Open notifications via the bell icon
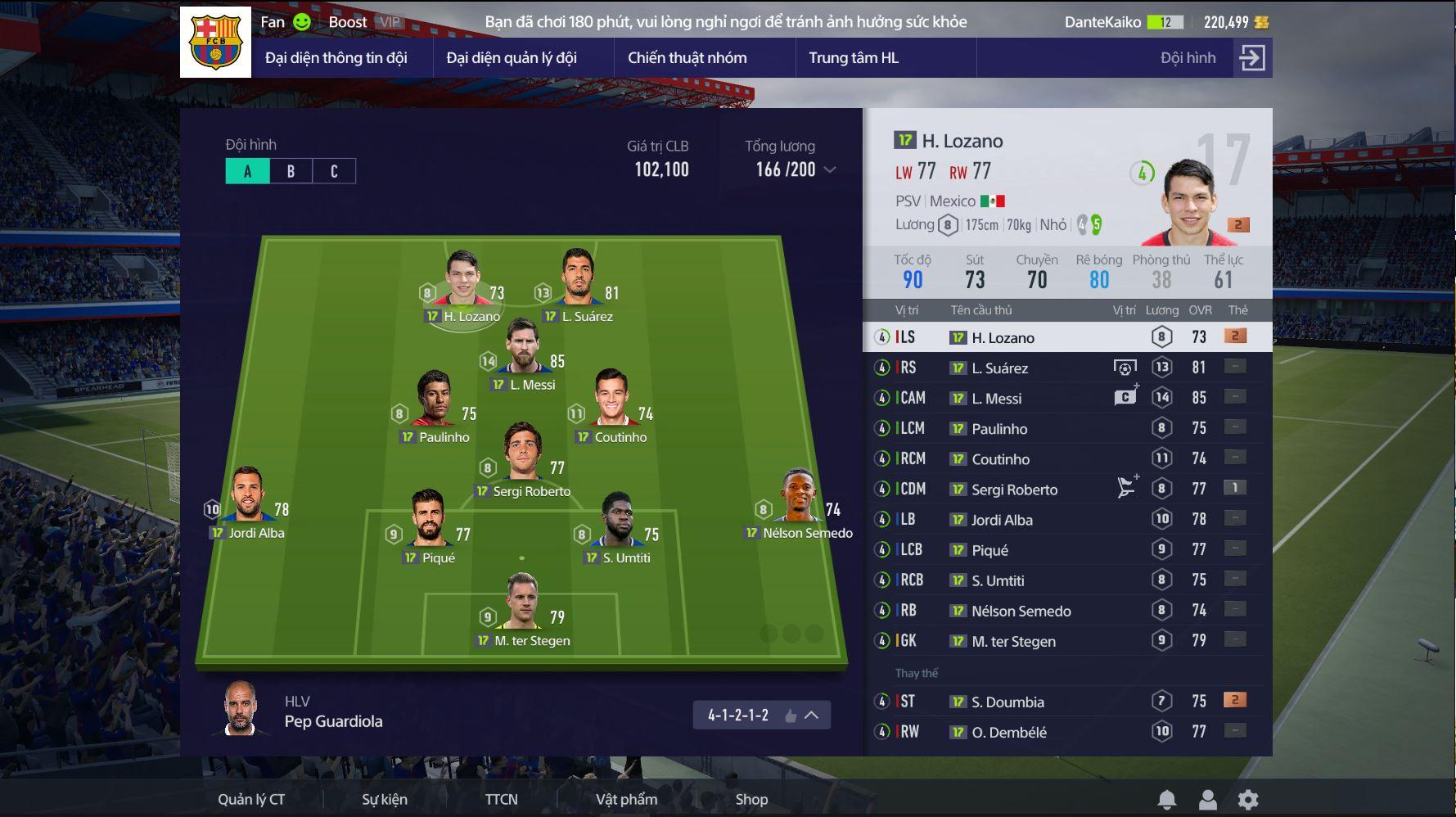Image resolution: width=1456 pixels, height=817 pixels. [1167, 800]
